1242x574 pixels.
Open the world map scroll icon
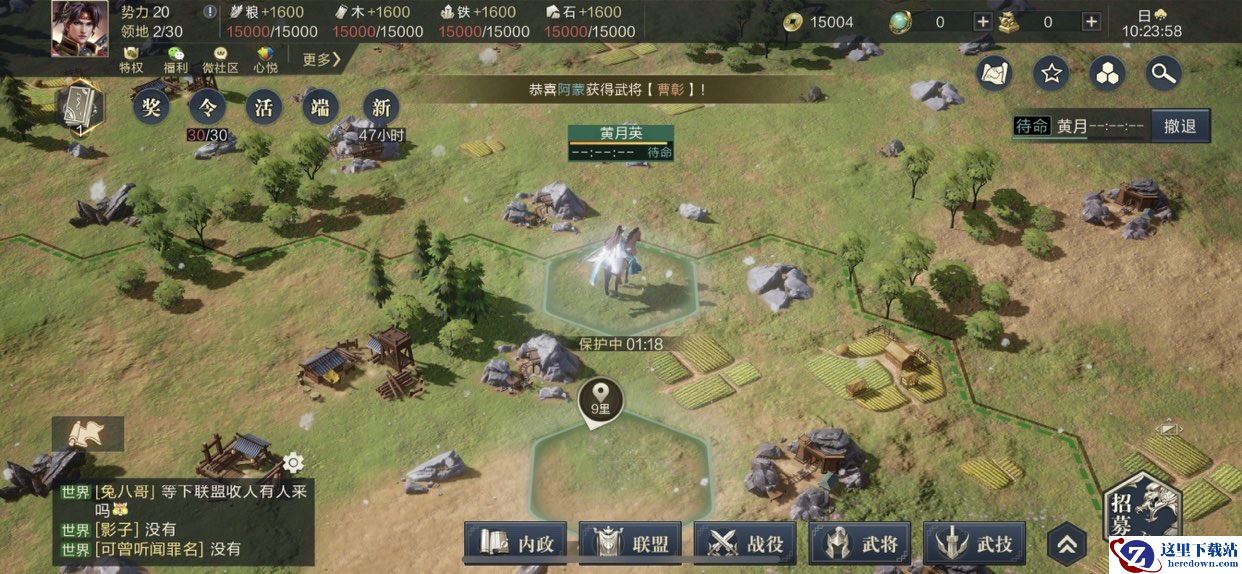coord(995,73)
